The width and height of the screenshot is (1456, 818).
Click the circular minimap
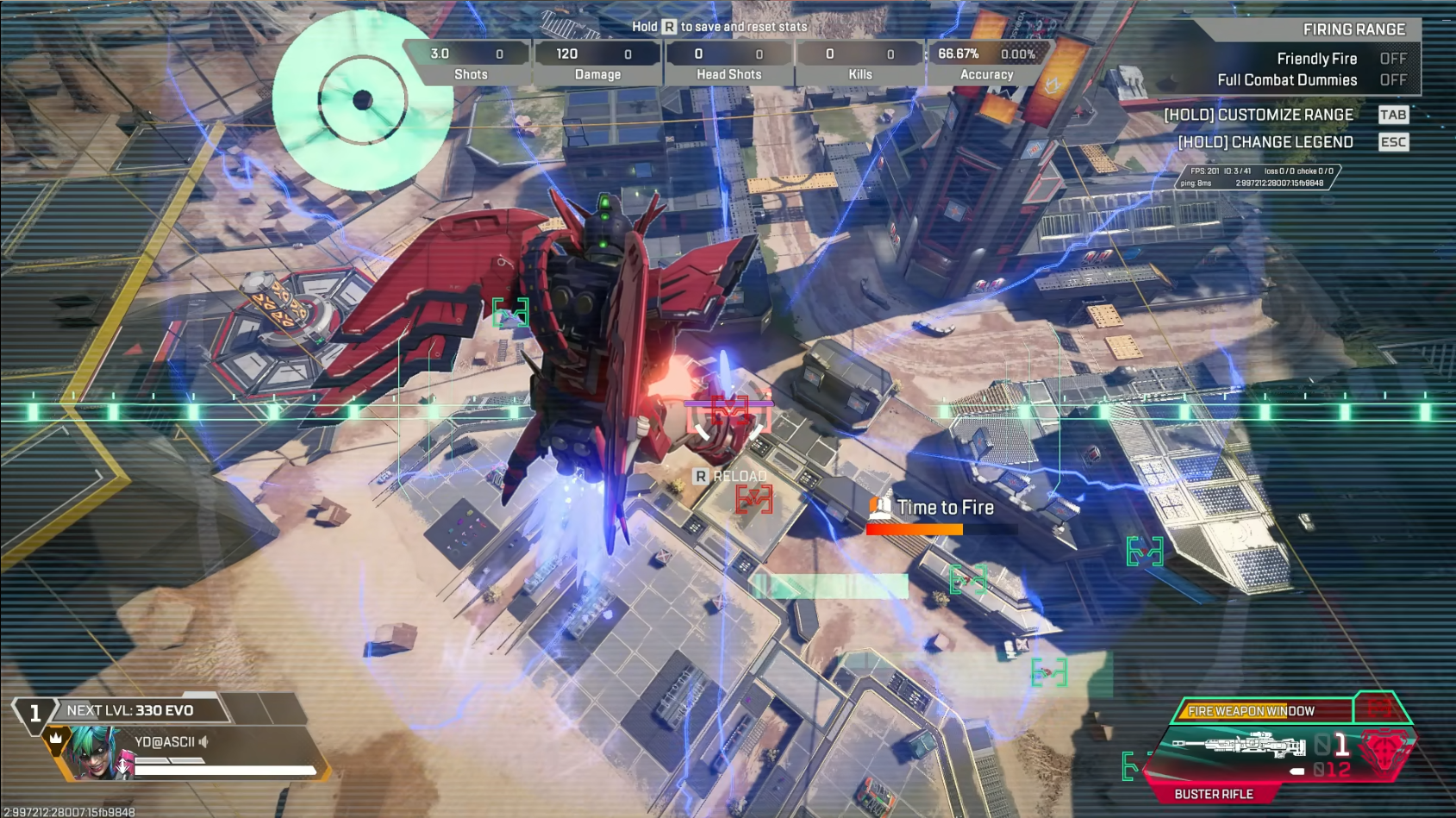(x=362, y=100)
